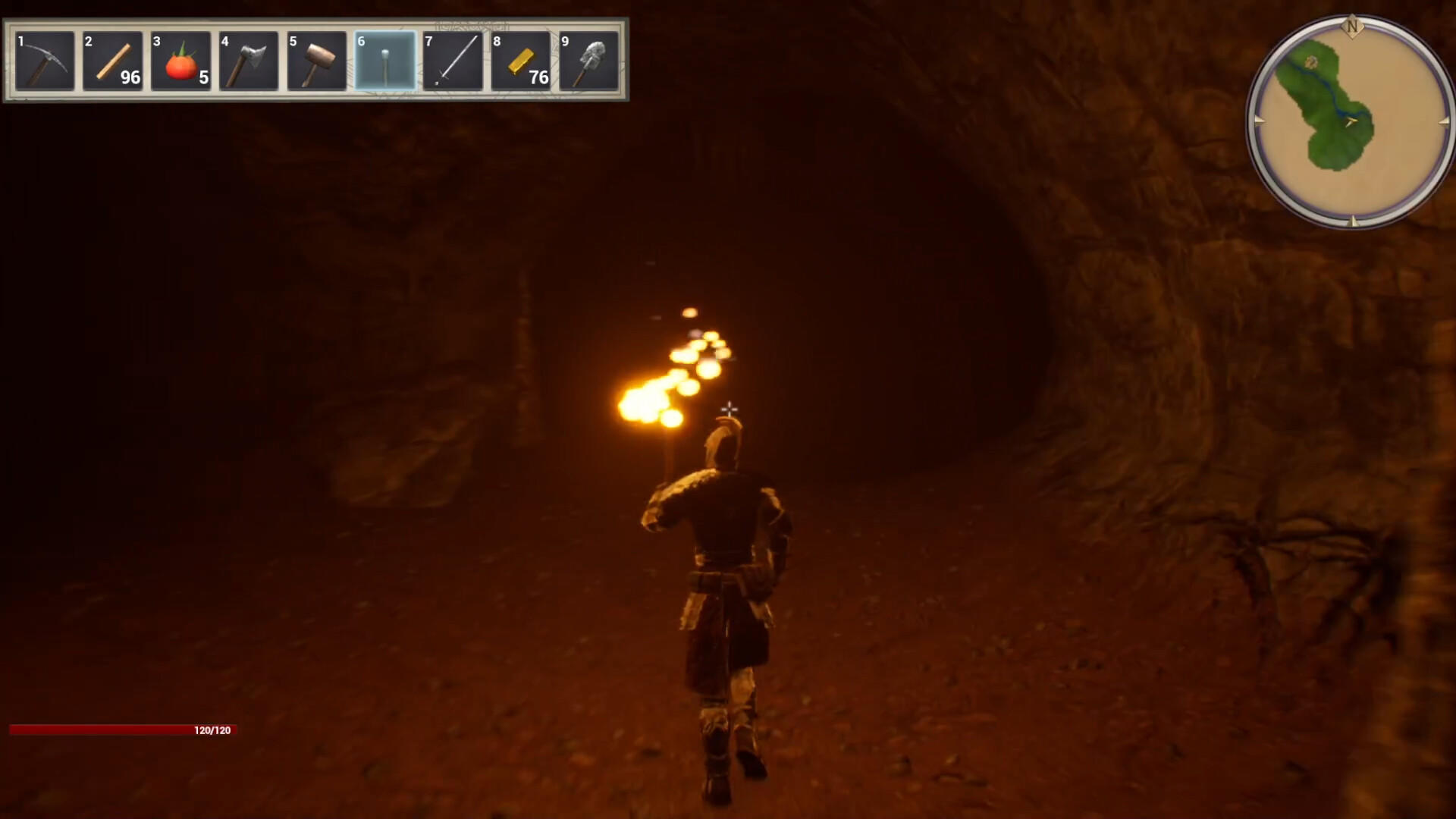Choose the shovel in slot 9
Viewport: 1456px width, 819px height.
pos(589,61)
